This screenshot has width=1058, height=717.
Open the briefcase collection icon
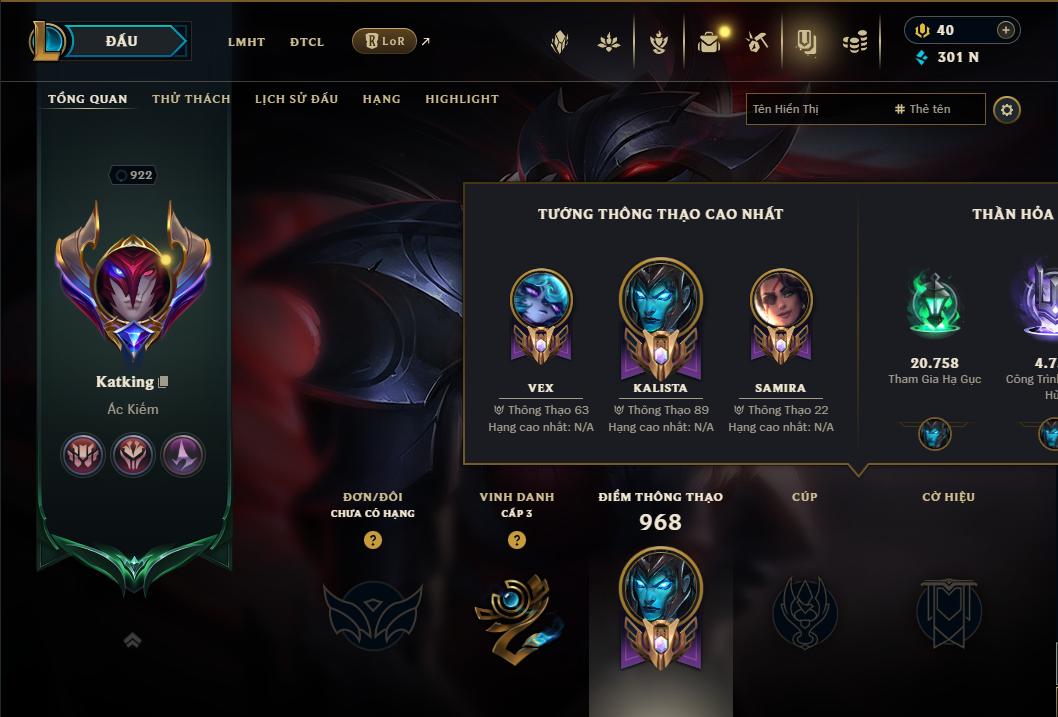[x=709, y=42]
